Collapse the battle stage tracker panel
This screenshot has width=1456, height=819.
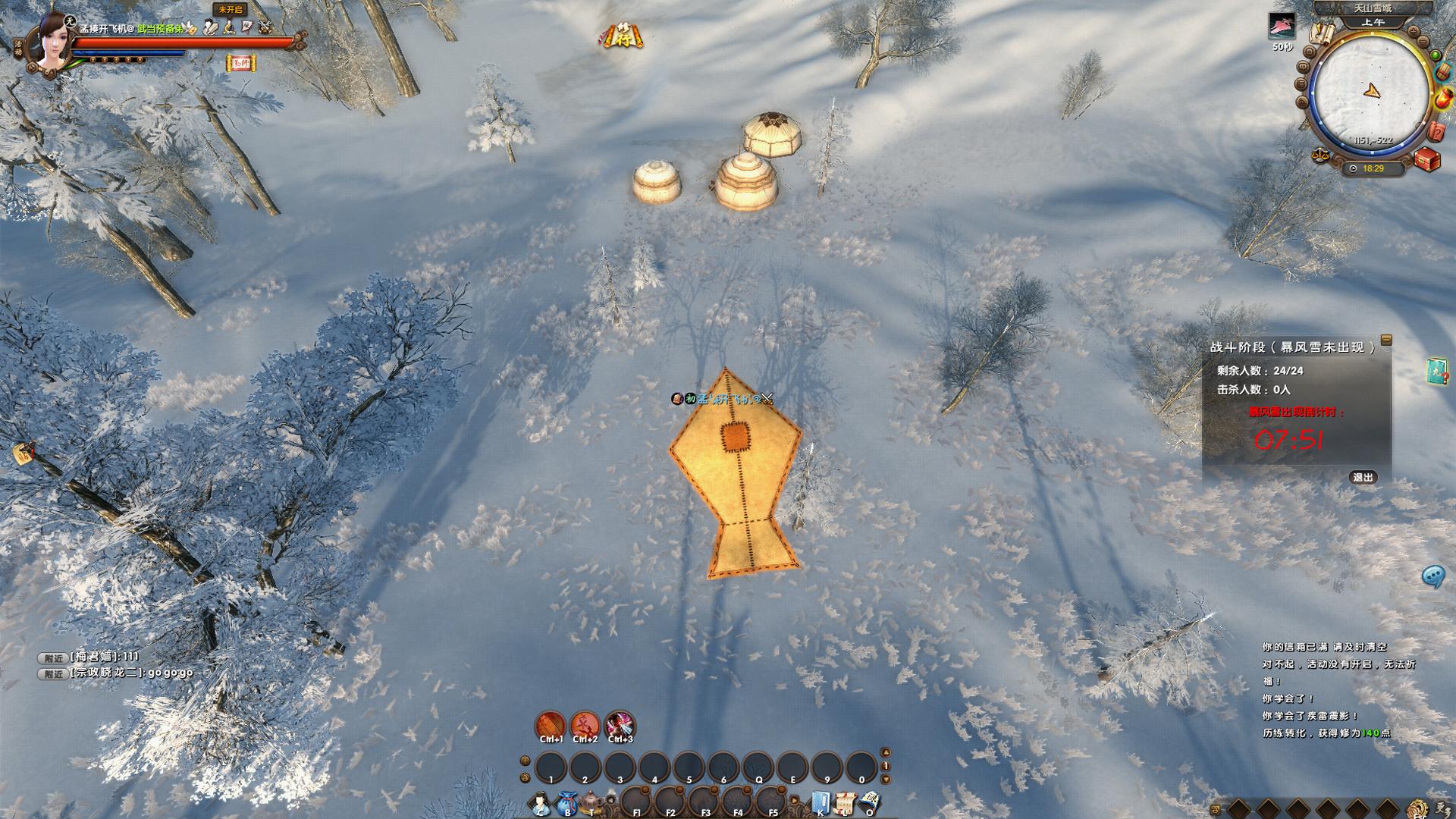click(1386, 340)
